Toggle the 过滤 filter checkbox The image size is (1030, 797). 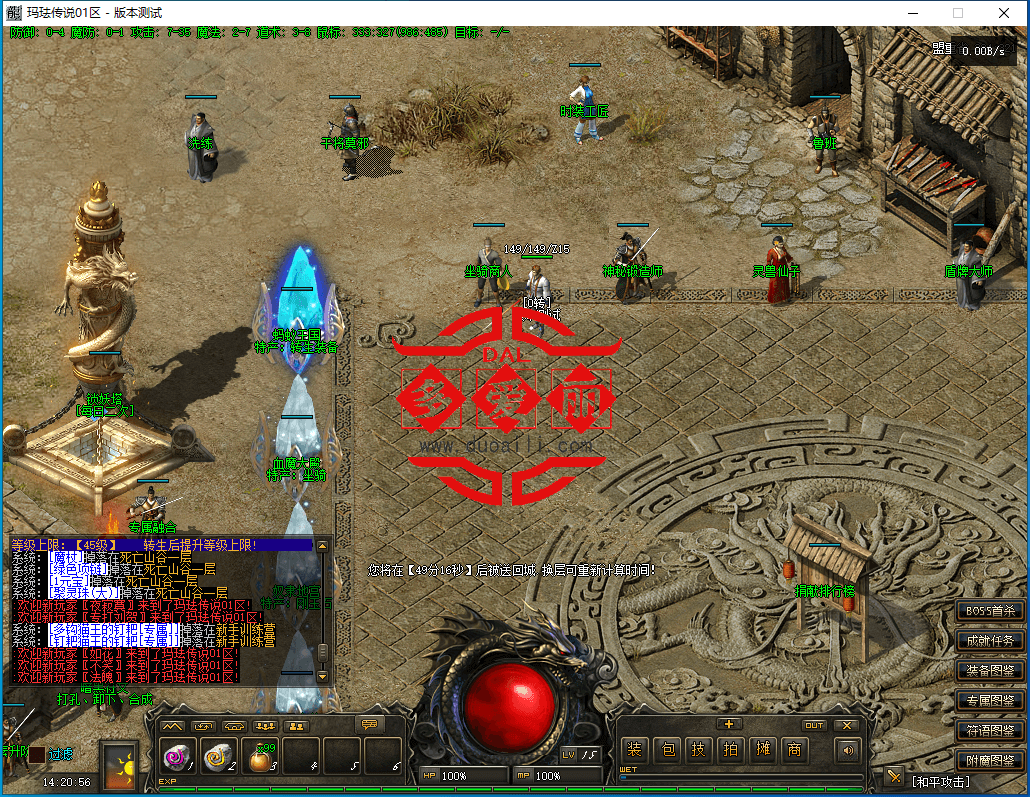point(37,755)
